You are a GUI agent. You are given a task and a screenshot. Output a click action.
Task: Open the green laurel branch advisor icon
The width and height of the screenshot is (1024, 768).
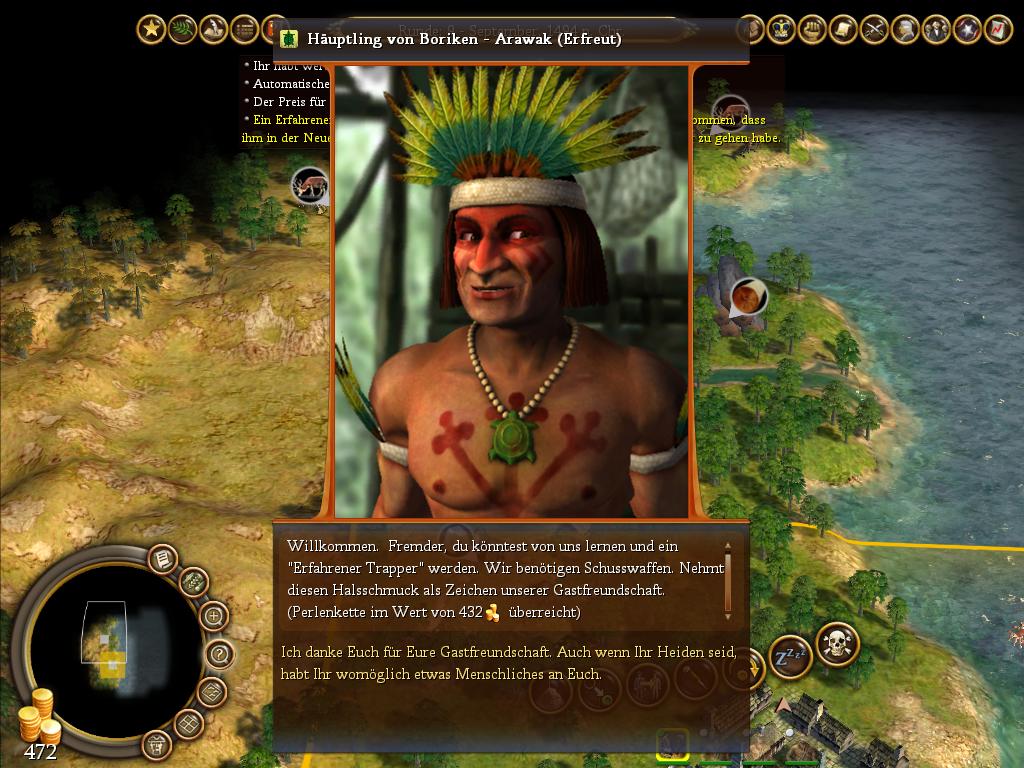(183, 30)
